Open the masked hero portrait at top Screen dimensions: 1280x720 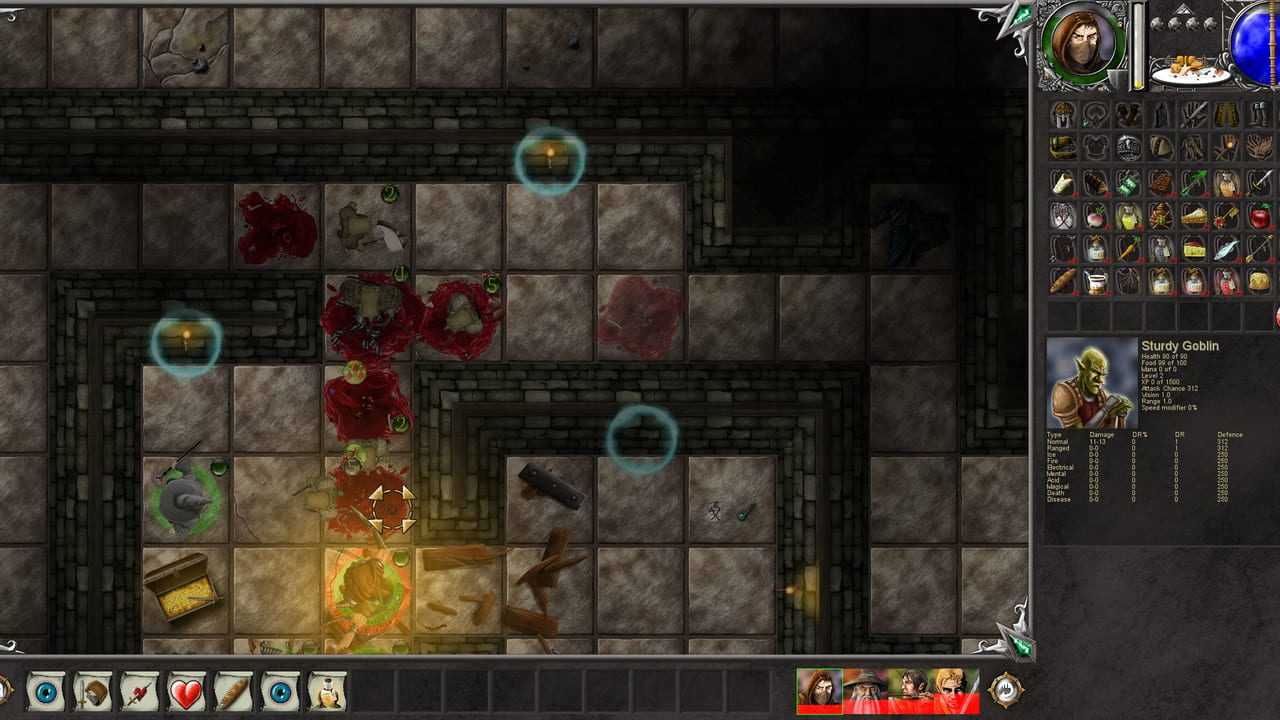tap(1081, 45)
